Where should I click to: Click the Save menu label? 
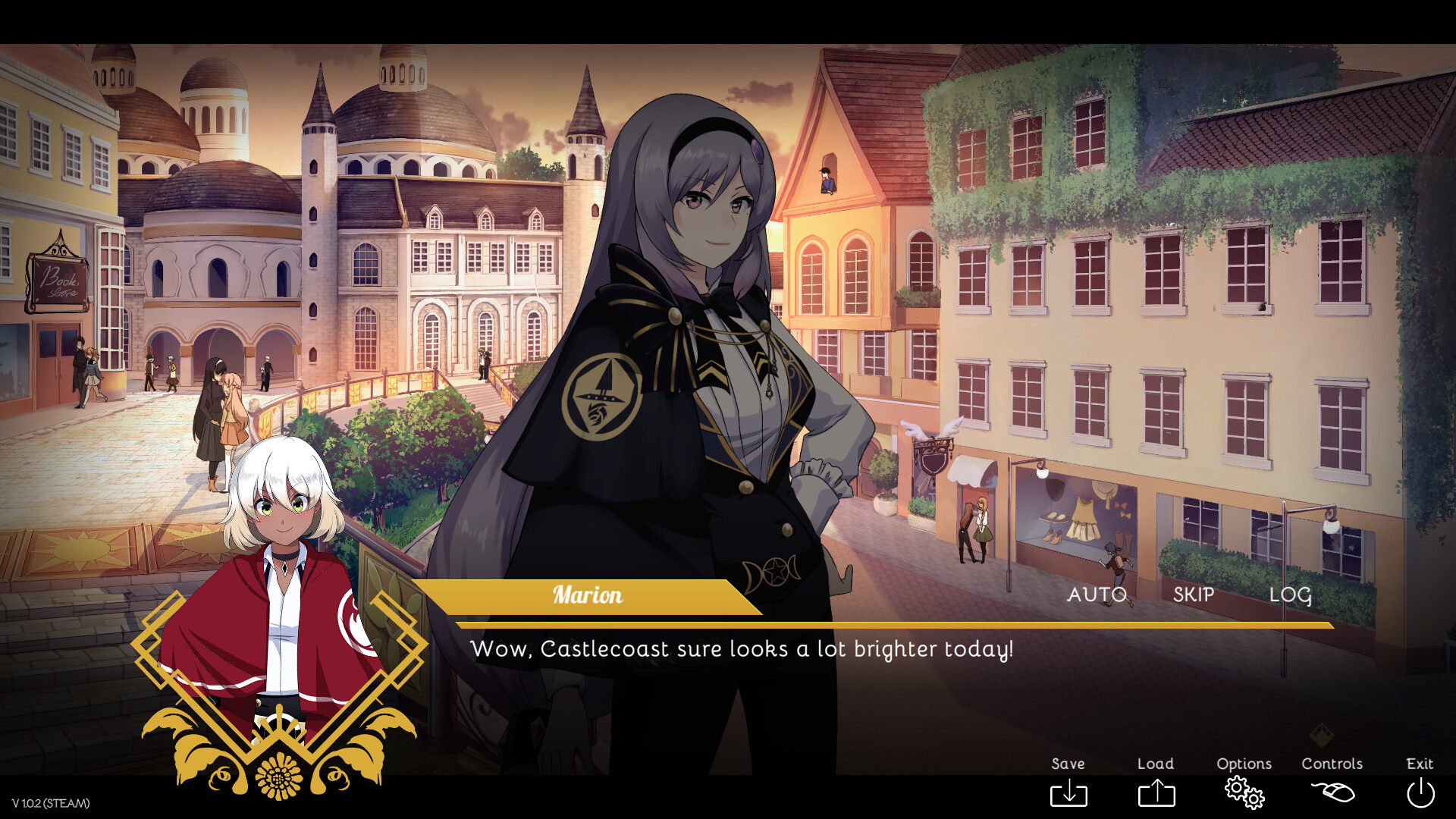tap(1068, 764)
